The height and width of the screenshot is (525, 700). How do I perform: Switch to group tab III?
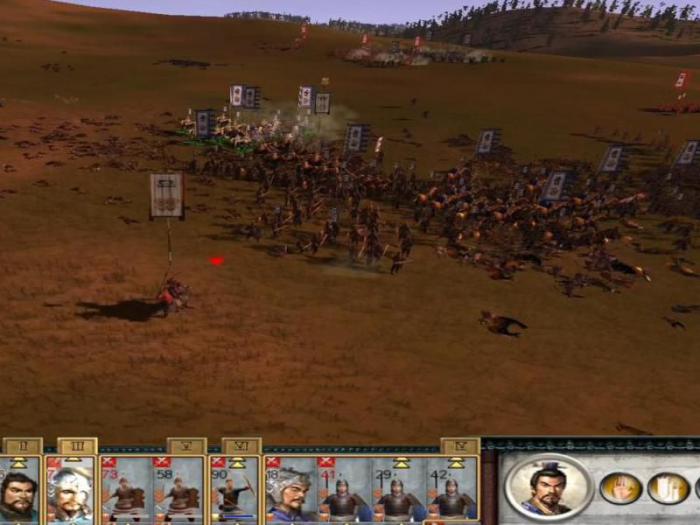pos(77,446)
